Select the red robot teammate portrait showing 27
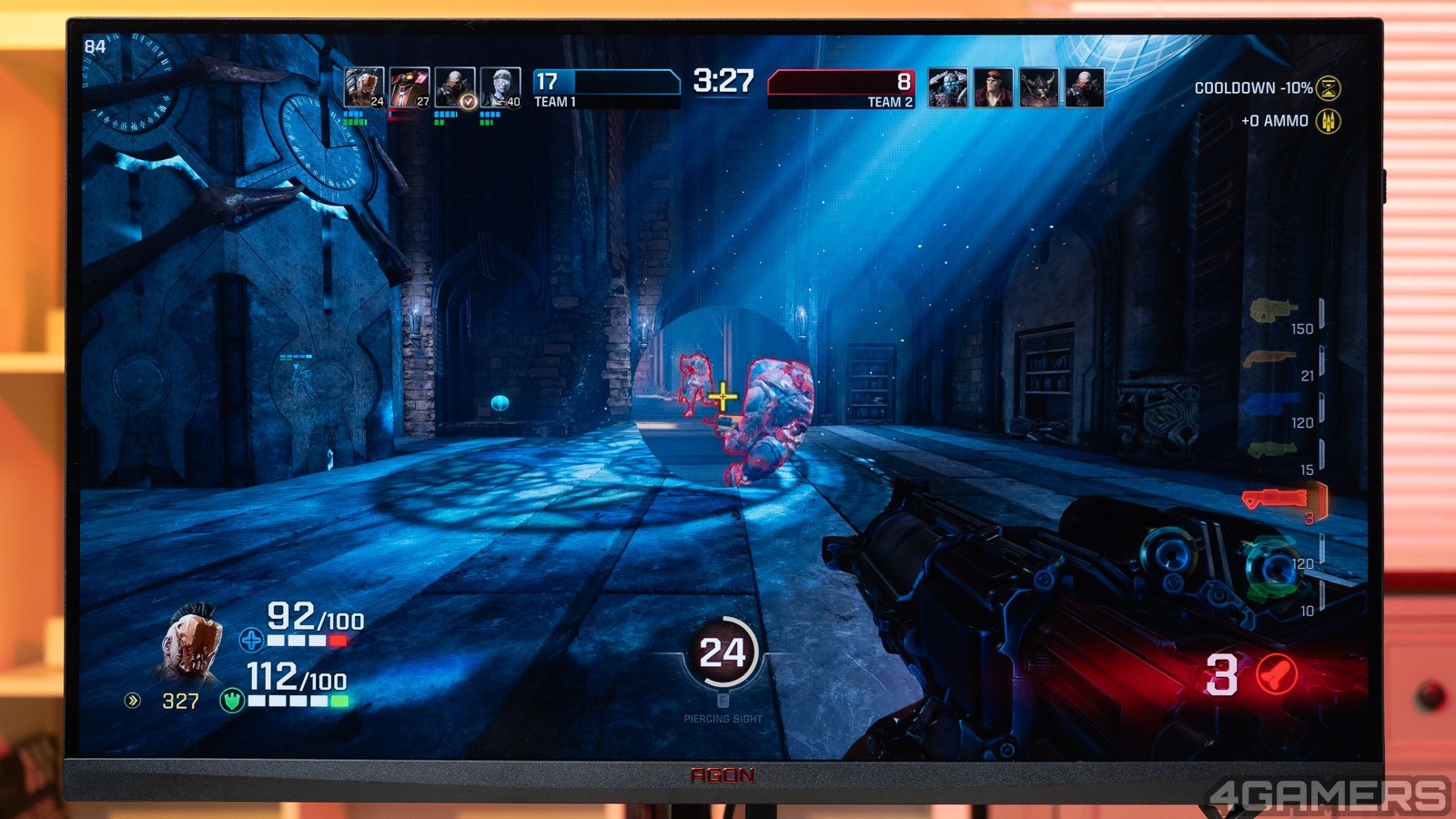1456x819 pixels. click(409, 87)
